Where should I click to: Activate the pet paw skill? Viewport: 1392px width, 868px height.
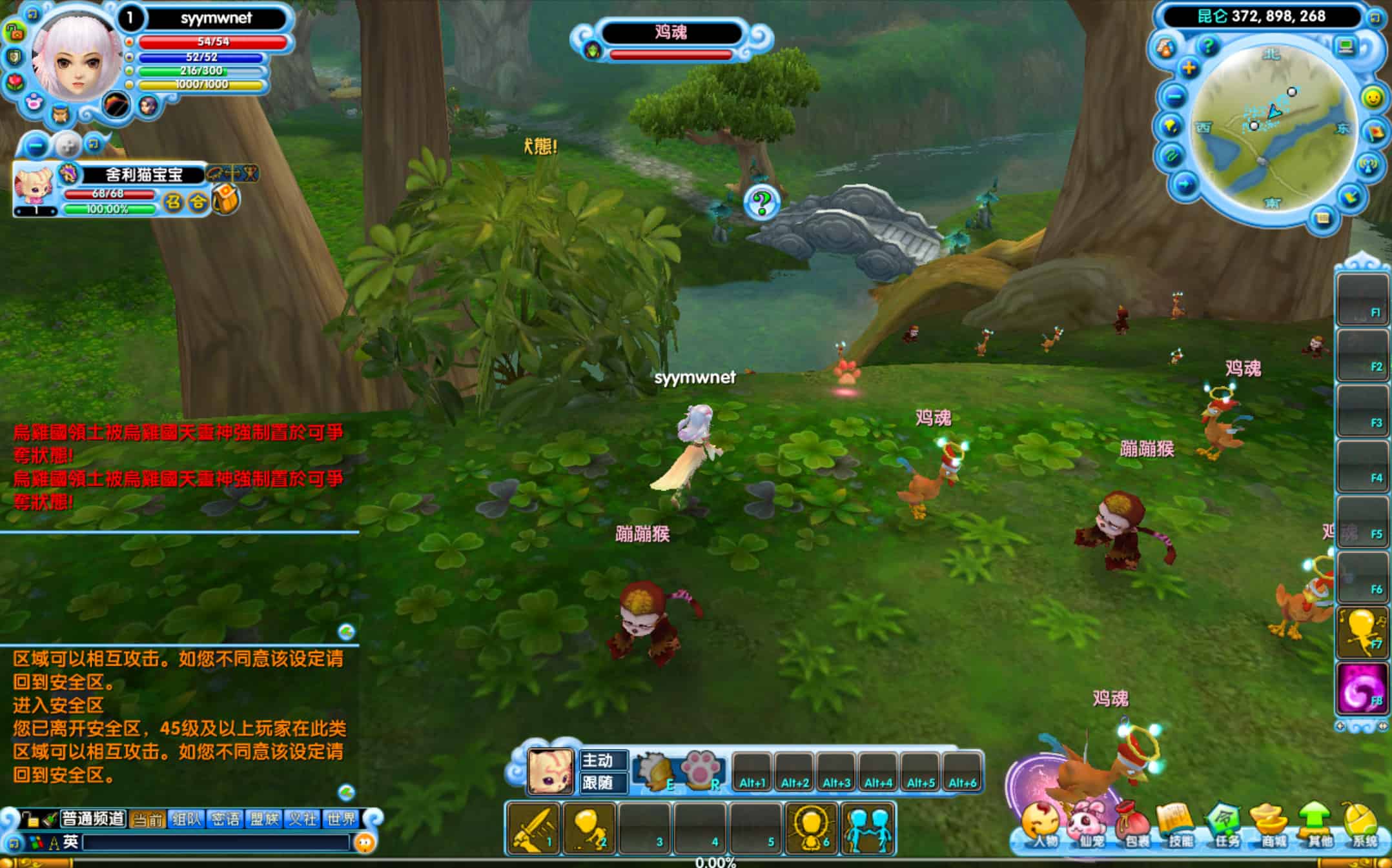pos(701,769)
